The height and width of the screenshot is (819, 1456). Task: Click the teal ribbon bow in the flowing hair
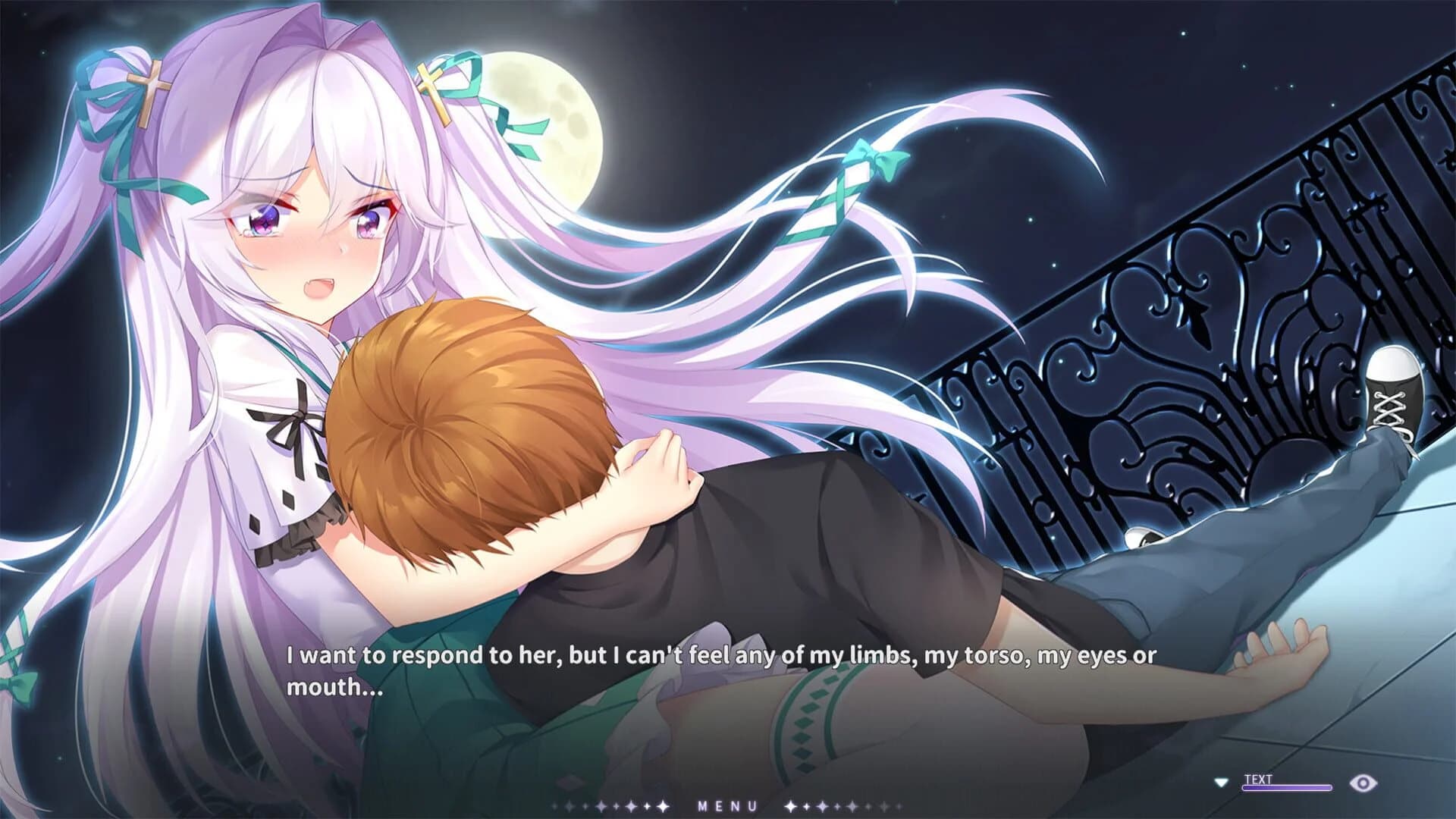tap(876, 159)
